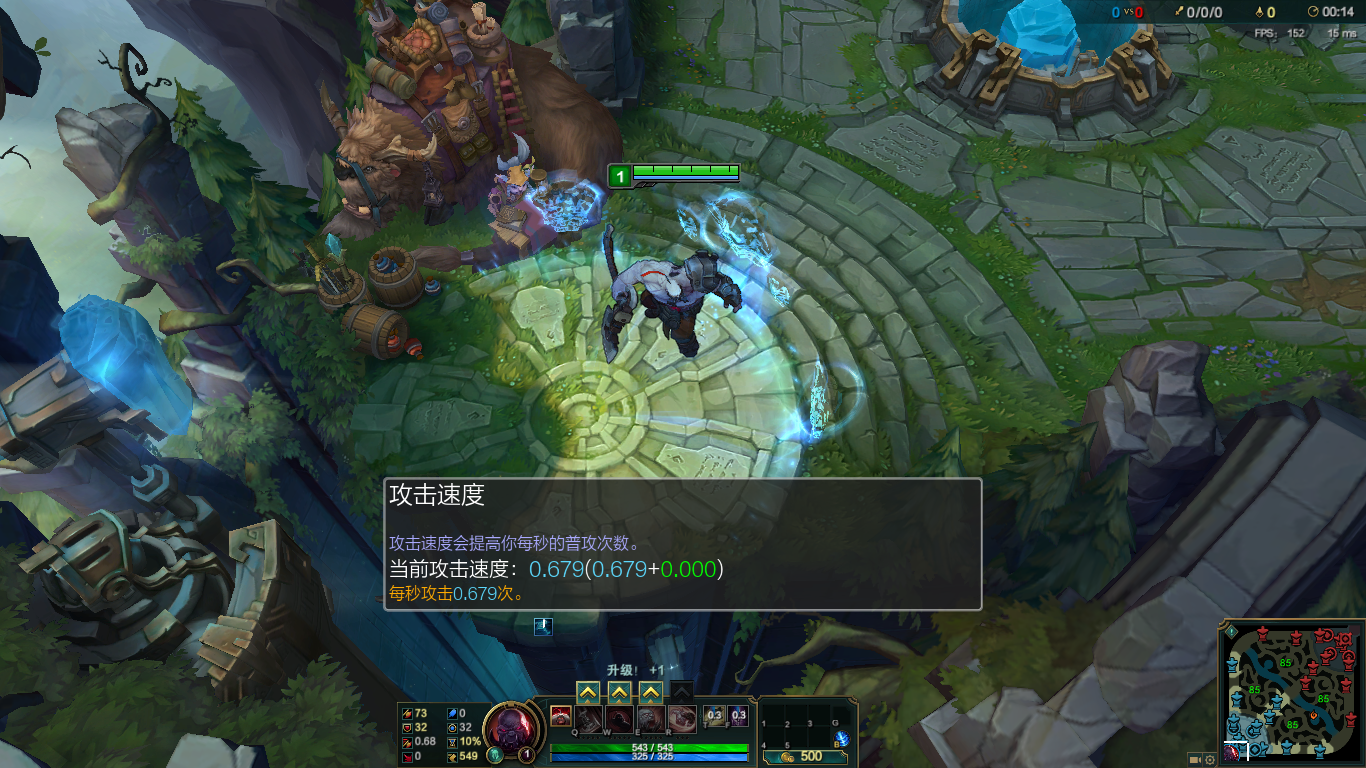Click the level-up arrow above Q
This screenshot has height=768, width=1366.
[x=587, y=691]
